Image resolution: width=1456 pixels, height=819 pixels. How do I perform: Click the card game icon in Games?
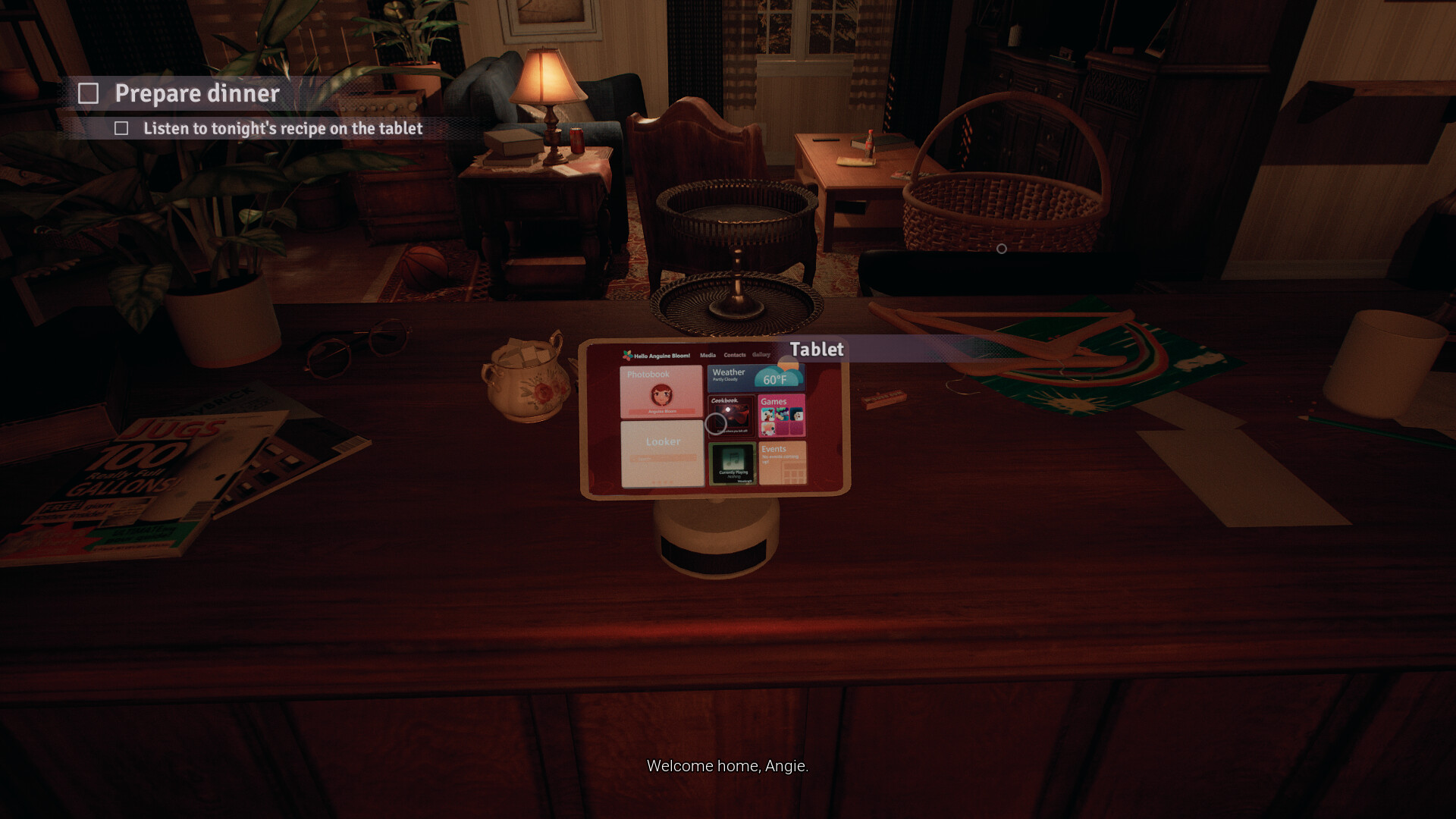pos(795,415)
